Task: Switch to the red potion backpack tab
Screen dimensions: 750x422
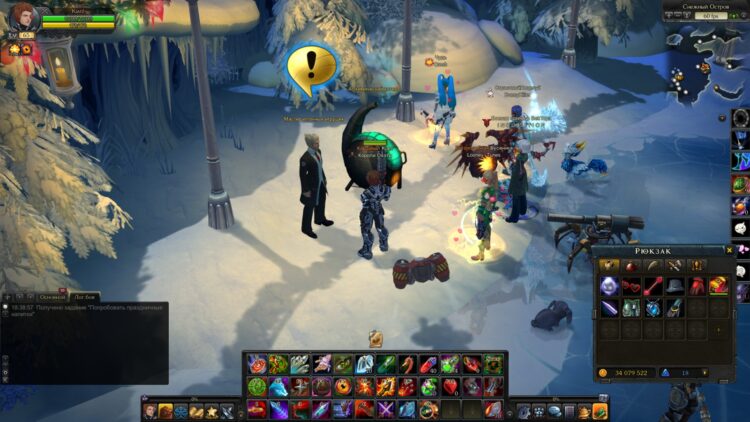Action: (631, 265)
